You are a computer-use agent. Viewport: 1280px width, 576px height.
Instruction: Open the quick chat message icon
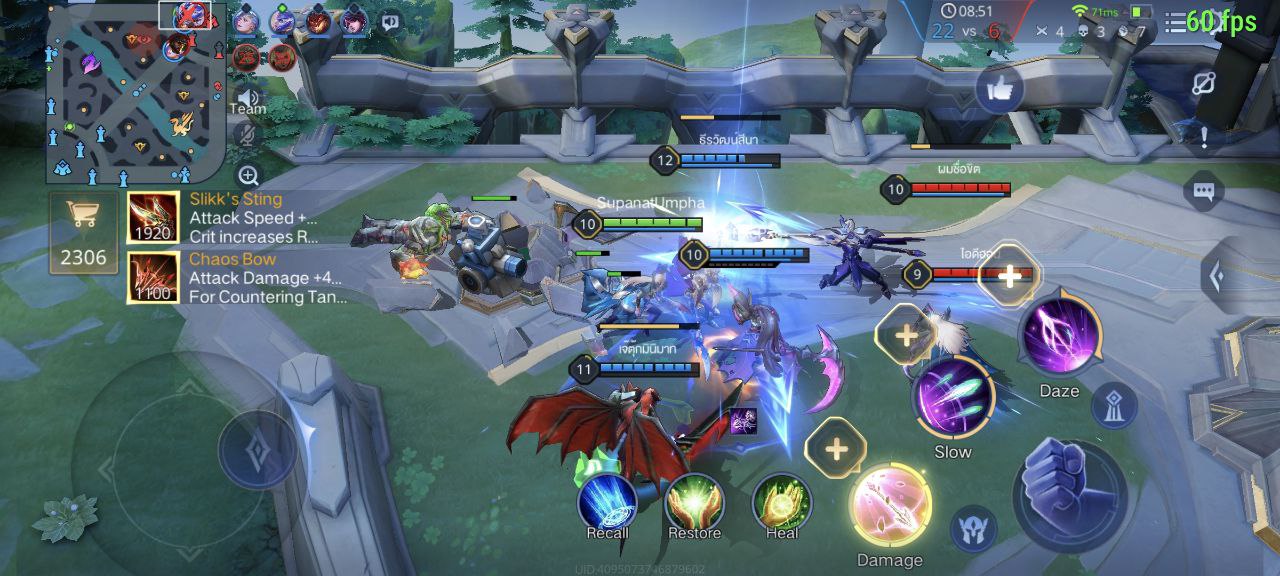[x=391, y=21]
